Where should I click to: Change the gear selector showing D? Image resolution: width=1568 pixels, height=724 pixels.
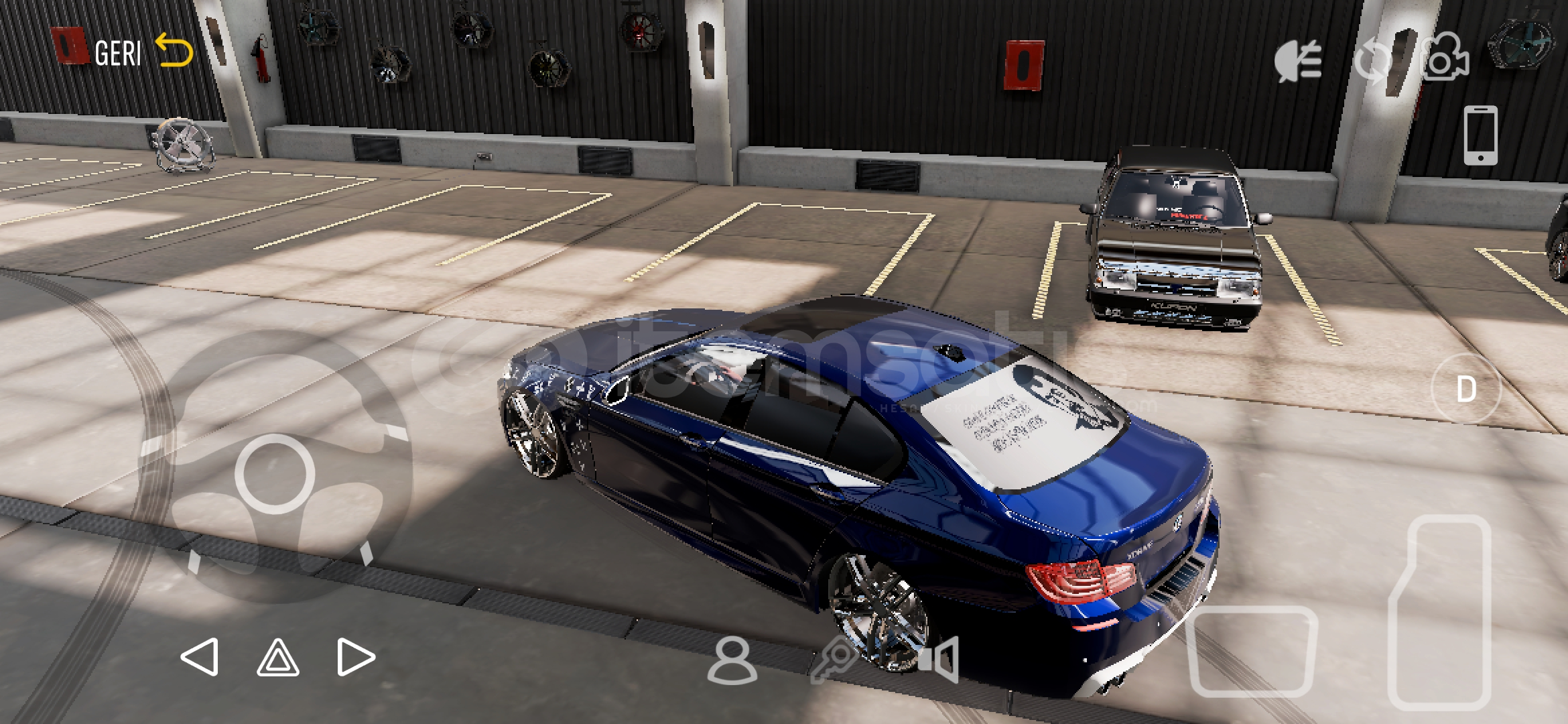pos(1466,389)
